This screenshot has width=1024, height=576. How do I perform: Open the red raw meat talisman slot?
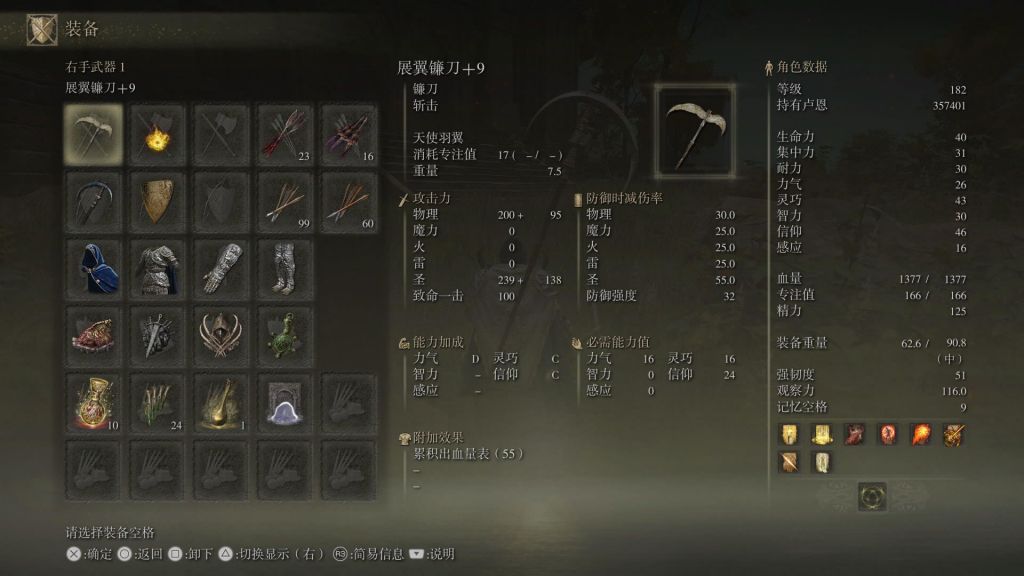pos(94,335)
